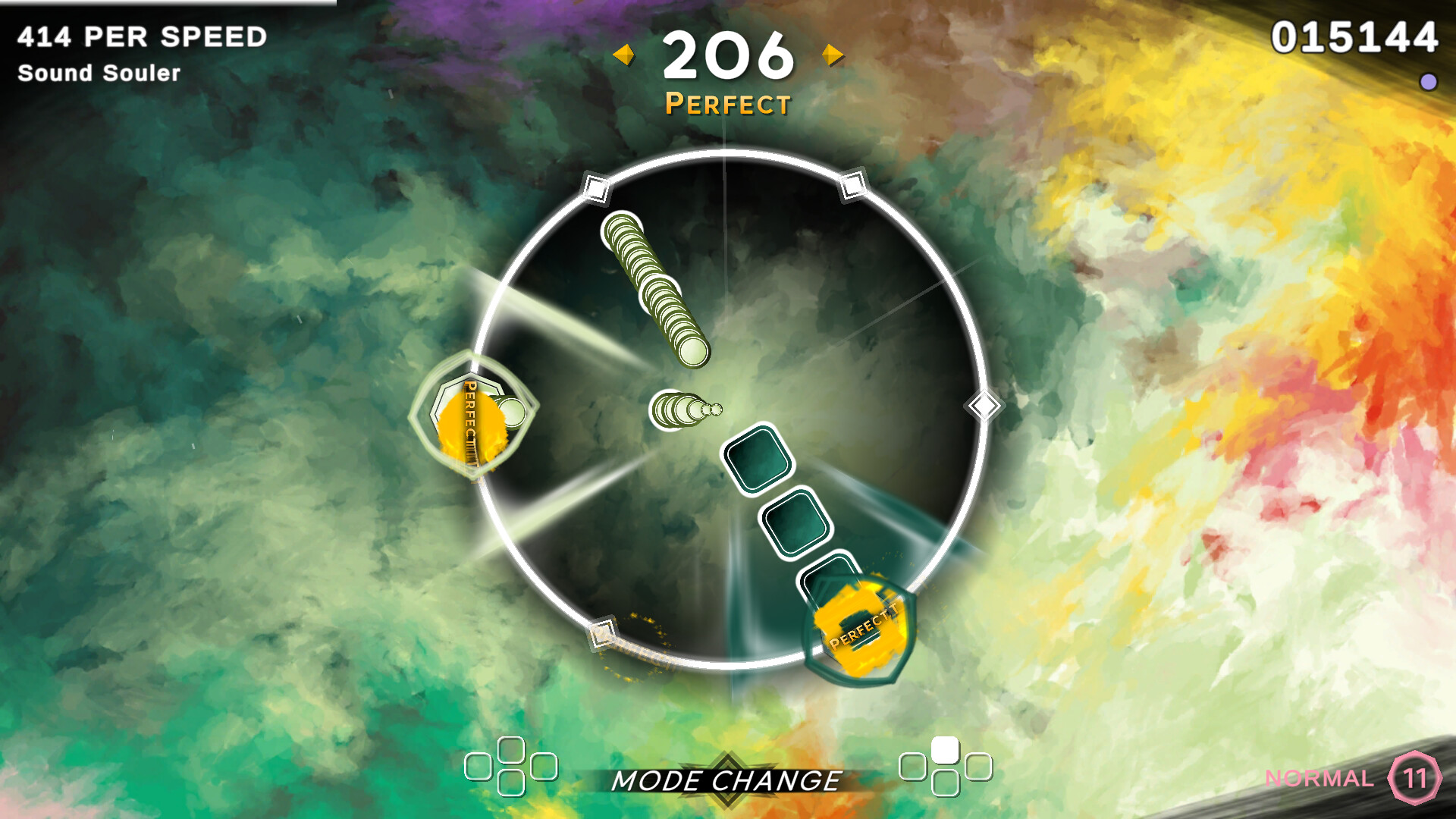Click the purple dot below the score
This screenshot has height=819, width=1456.
[1430, 80]
